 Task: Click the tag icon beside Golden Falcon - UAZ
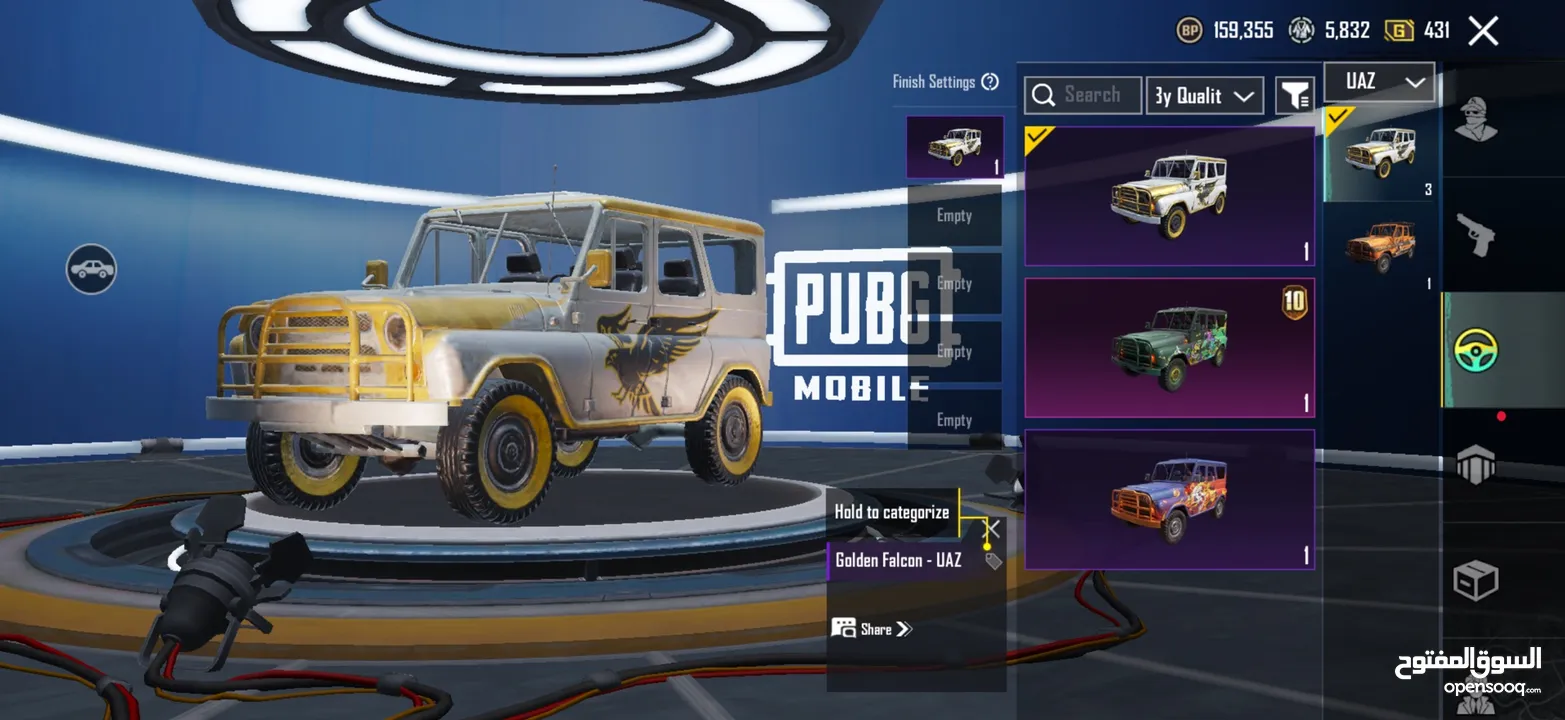pos(993,561)
